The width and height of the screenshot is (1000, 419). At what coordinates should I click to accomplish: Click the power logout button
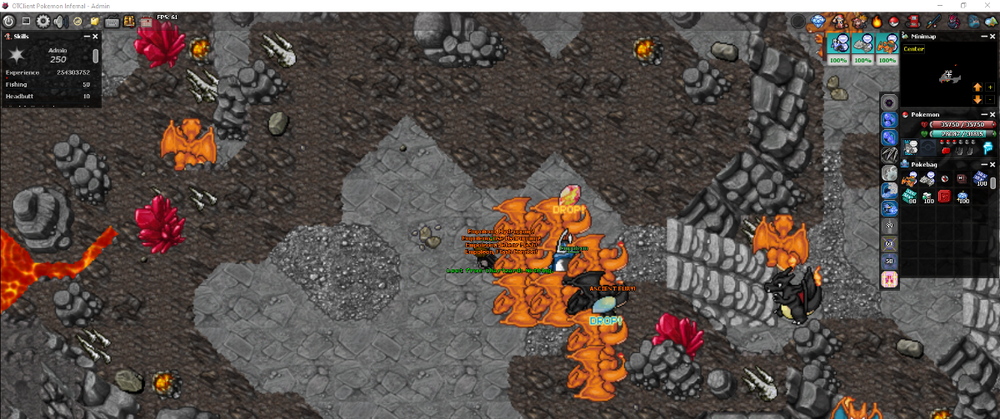(x=9, y=21)
